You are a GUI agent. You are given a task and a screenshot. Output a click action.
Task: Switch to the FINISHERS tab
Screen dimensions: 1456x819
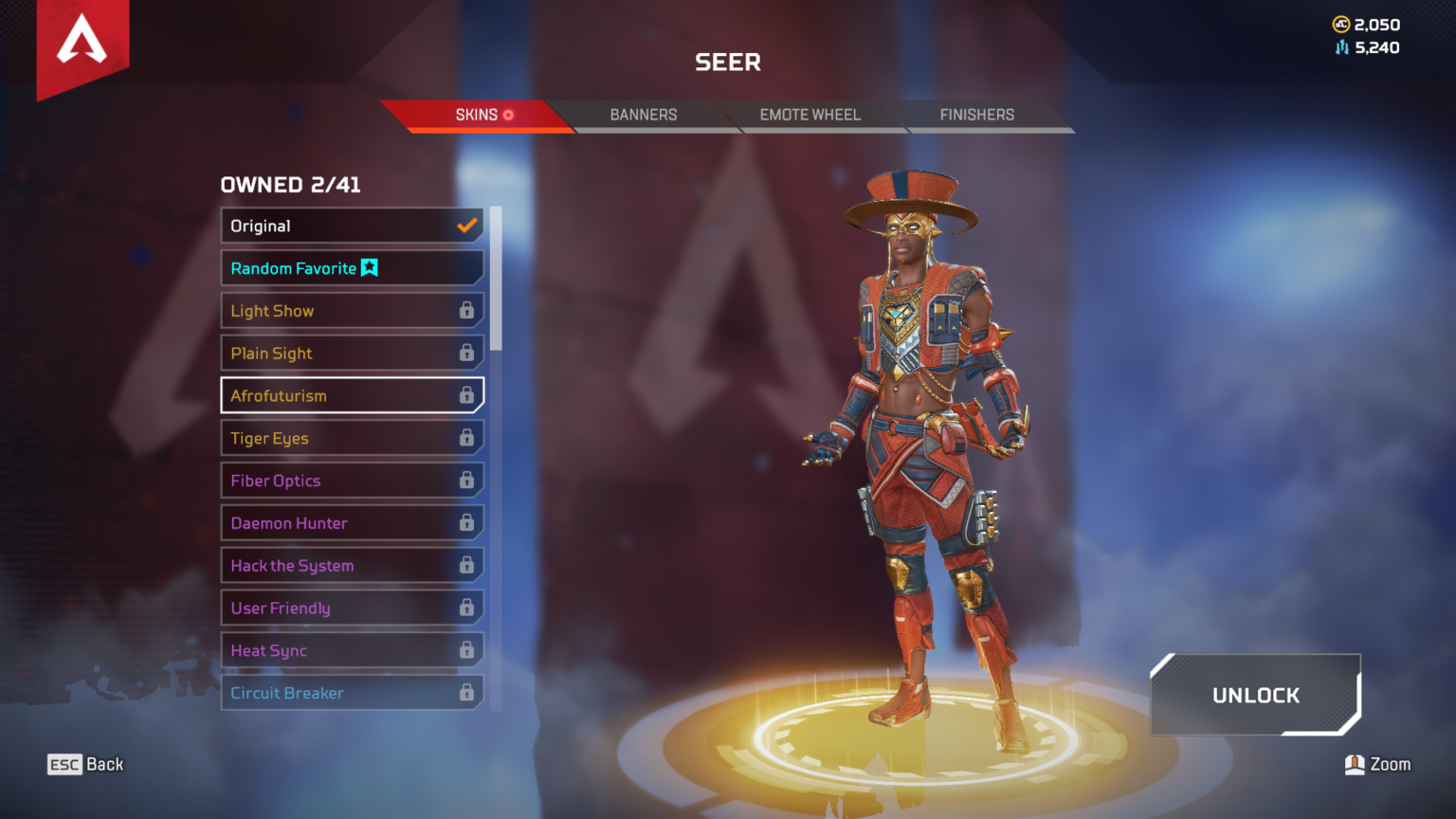tap(976, 115)
